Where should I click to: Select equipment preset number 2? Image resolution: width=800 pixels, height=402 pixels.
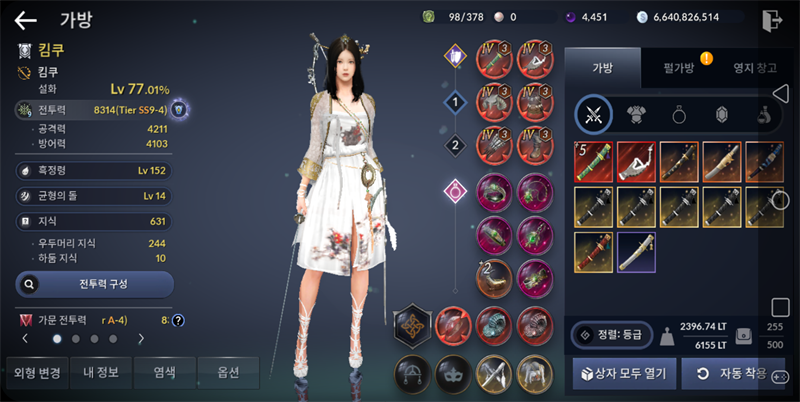point(456,145)
